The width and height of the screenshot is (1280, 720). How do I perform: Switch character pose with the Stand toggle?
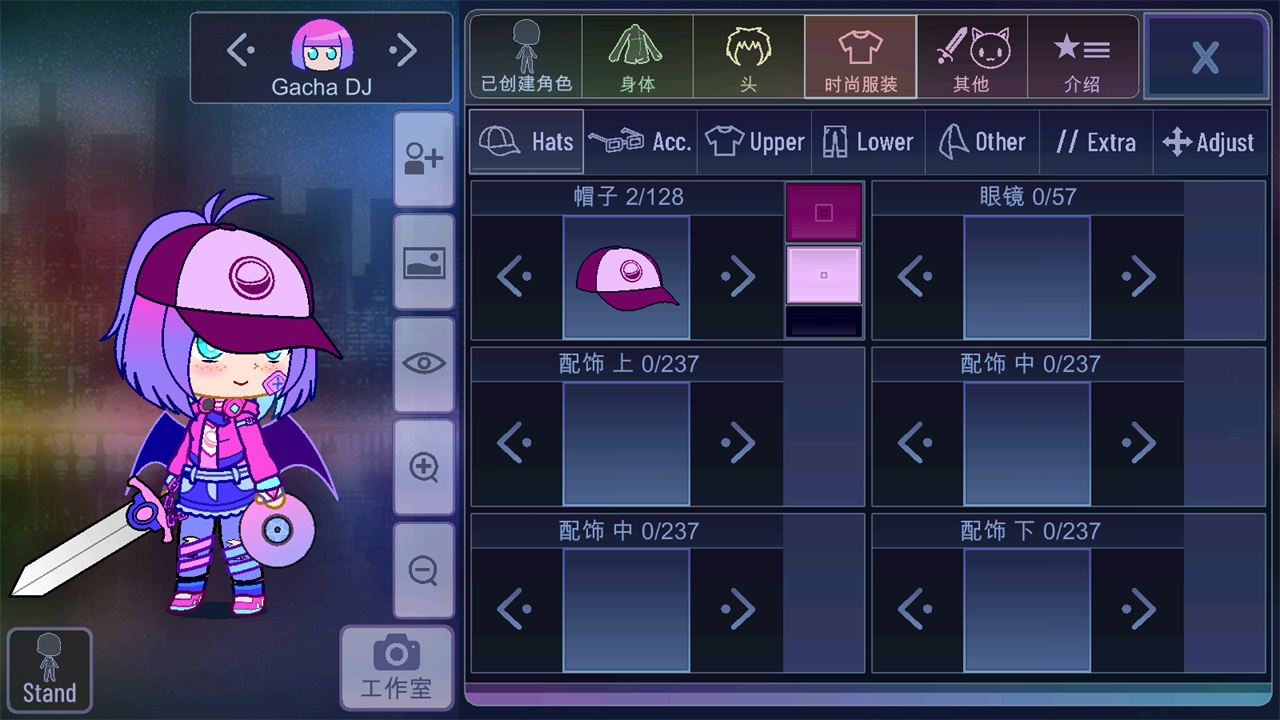click(49, 668)
